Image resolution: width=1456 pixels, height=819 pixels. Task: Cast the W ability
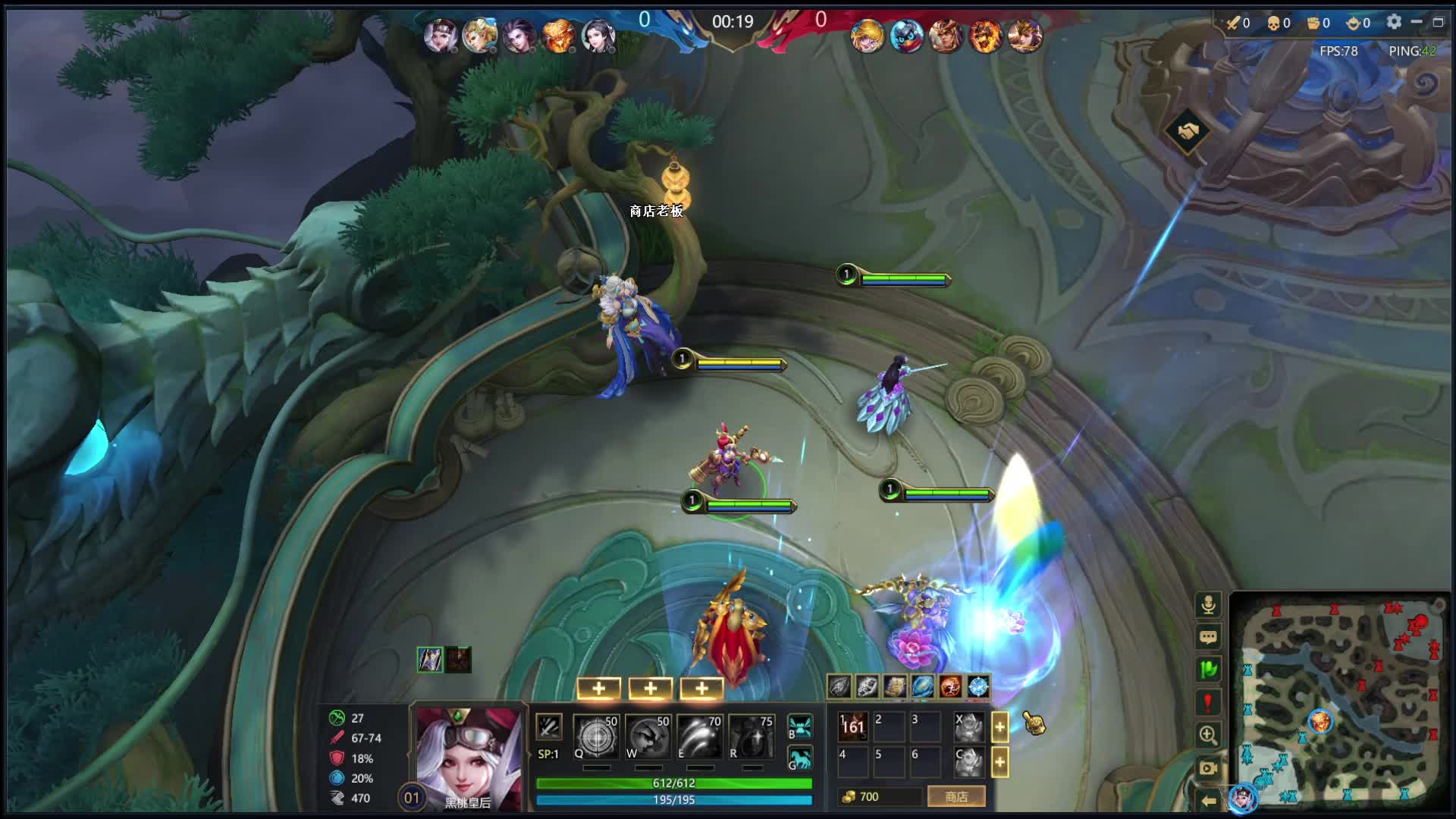(648, 737)
